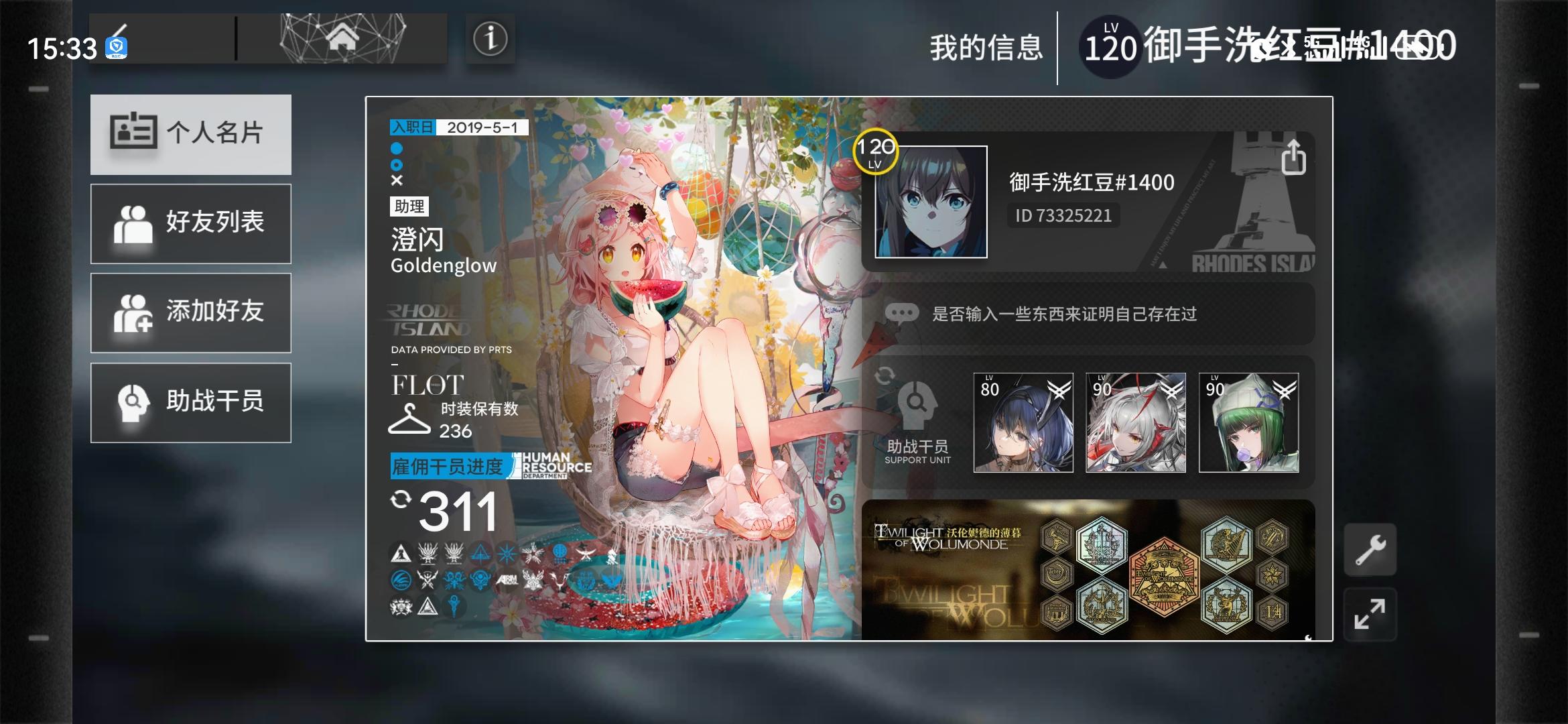Screen dimensions: 1568x724
Task: Click the home icon in the top bar
Action: pyautogui.click(x=342, y=38)
